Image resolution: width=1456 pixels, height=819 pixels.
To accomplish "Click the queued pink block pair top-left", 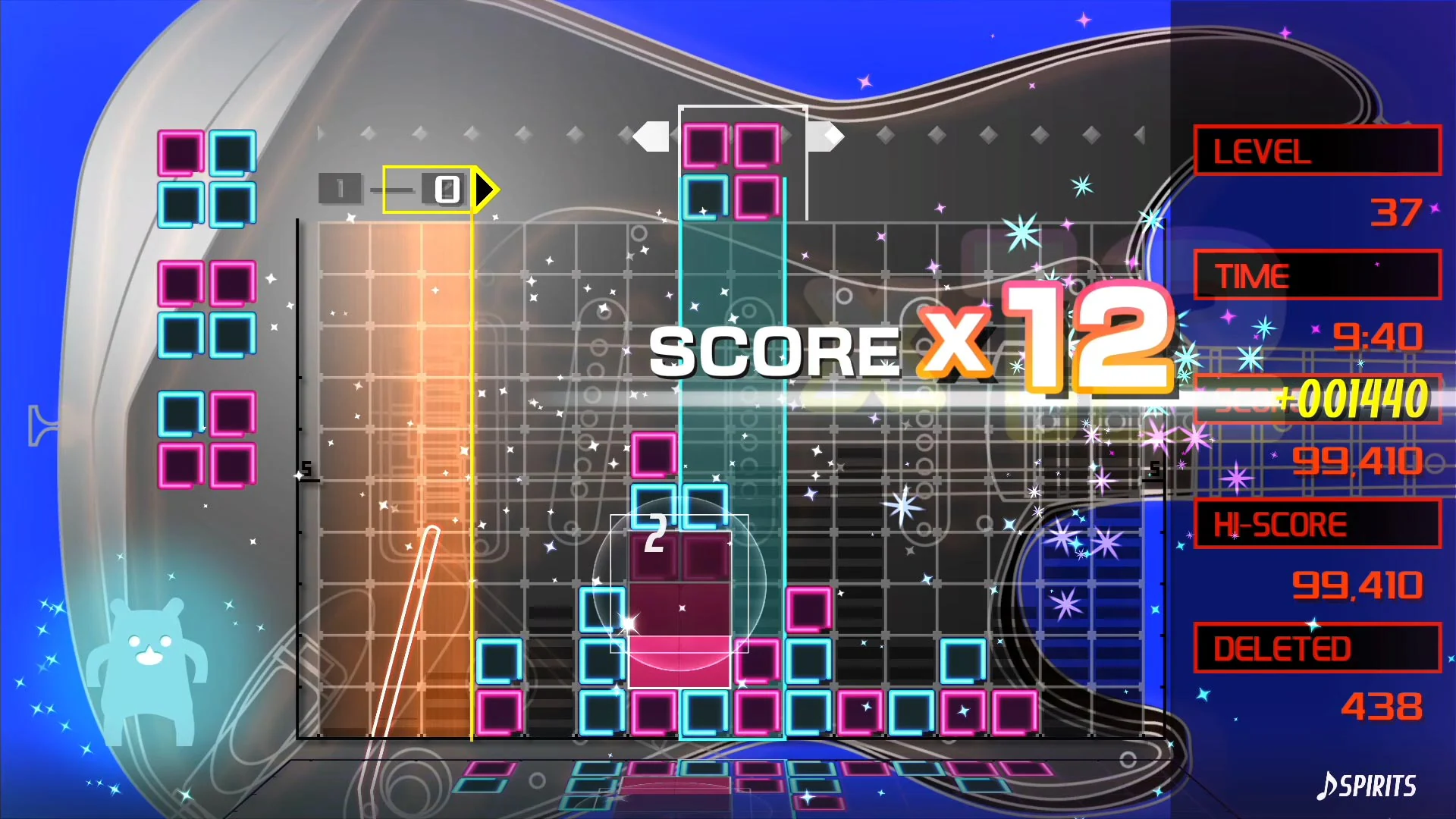I will click(205, 178).
